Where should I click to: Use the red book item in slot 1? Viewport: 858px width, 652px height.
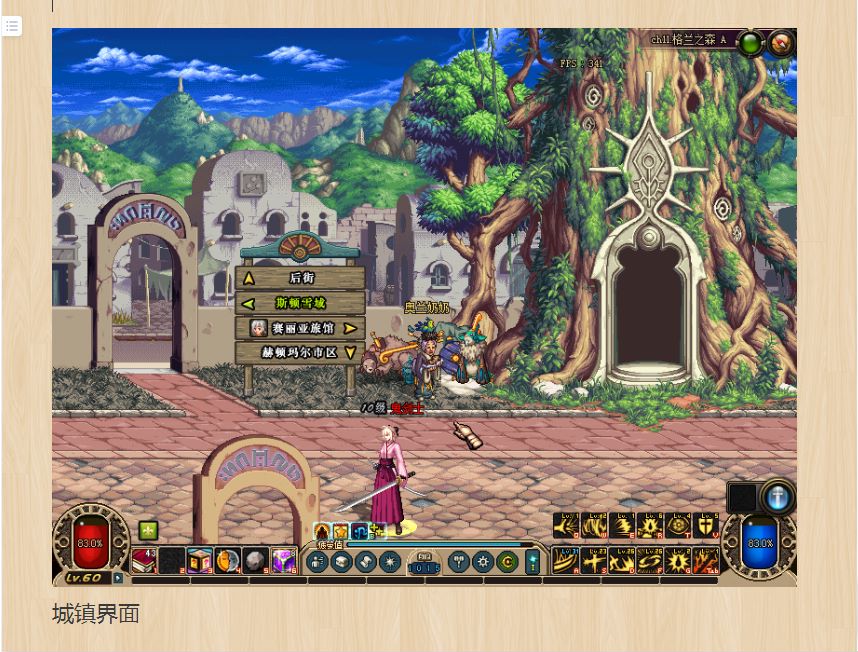coord(144,560)
